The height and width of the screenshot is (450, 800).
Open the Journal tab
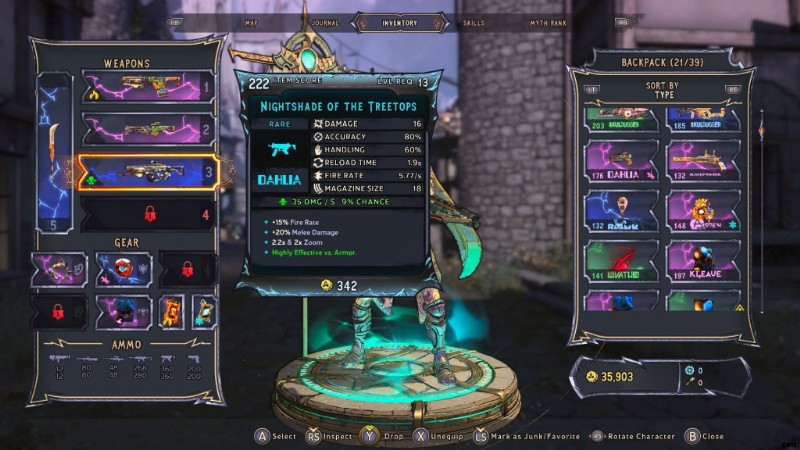click(324, 22)
